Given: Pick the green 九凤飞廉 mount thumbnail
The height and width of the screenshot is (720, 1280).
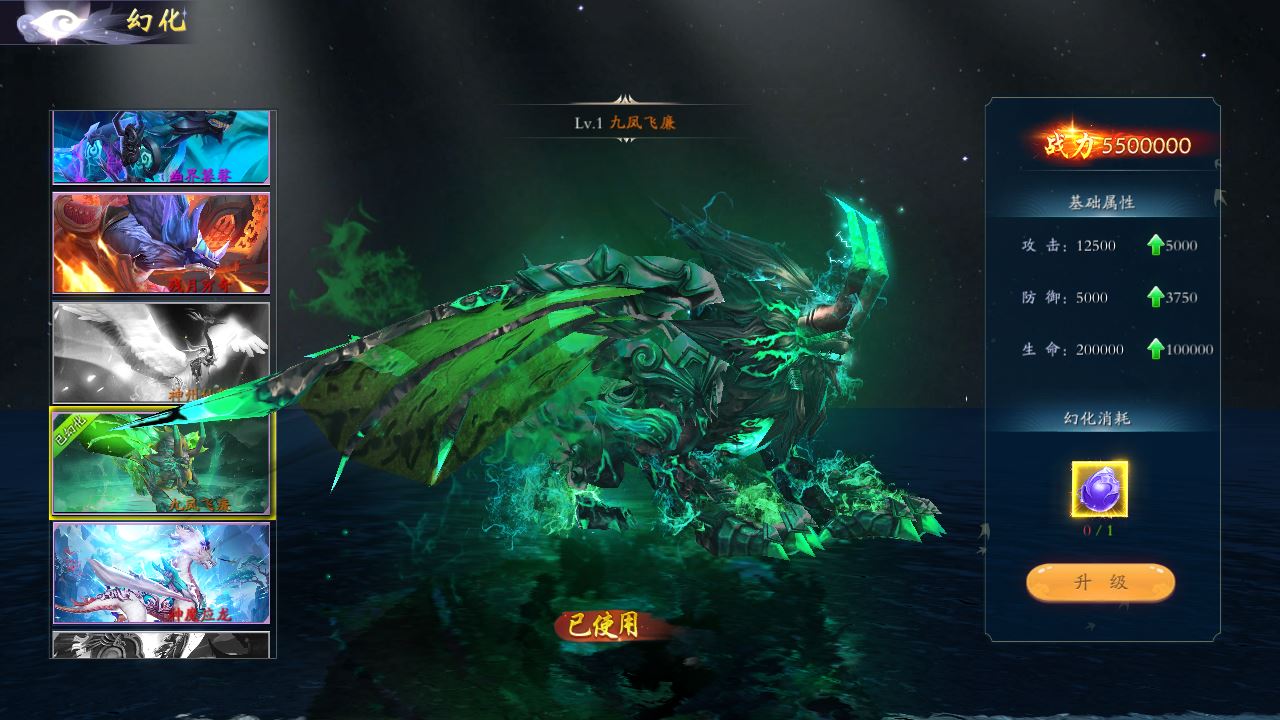Looking at the screenshot, I should point(163,463).
